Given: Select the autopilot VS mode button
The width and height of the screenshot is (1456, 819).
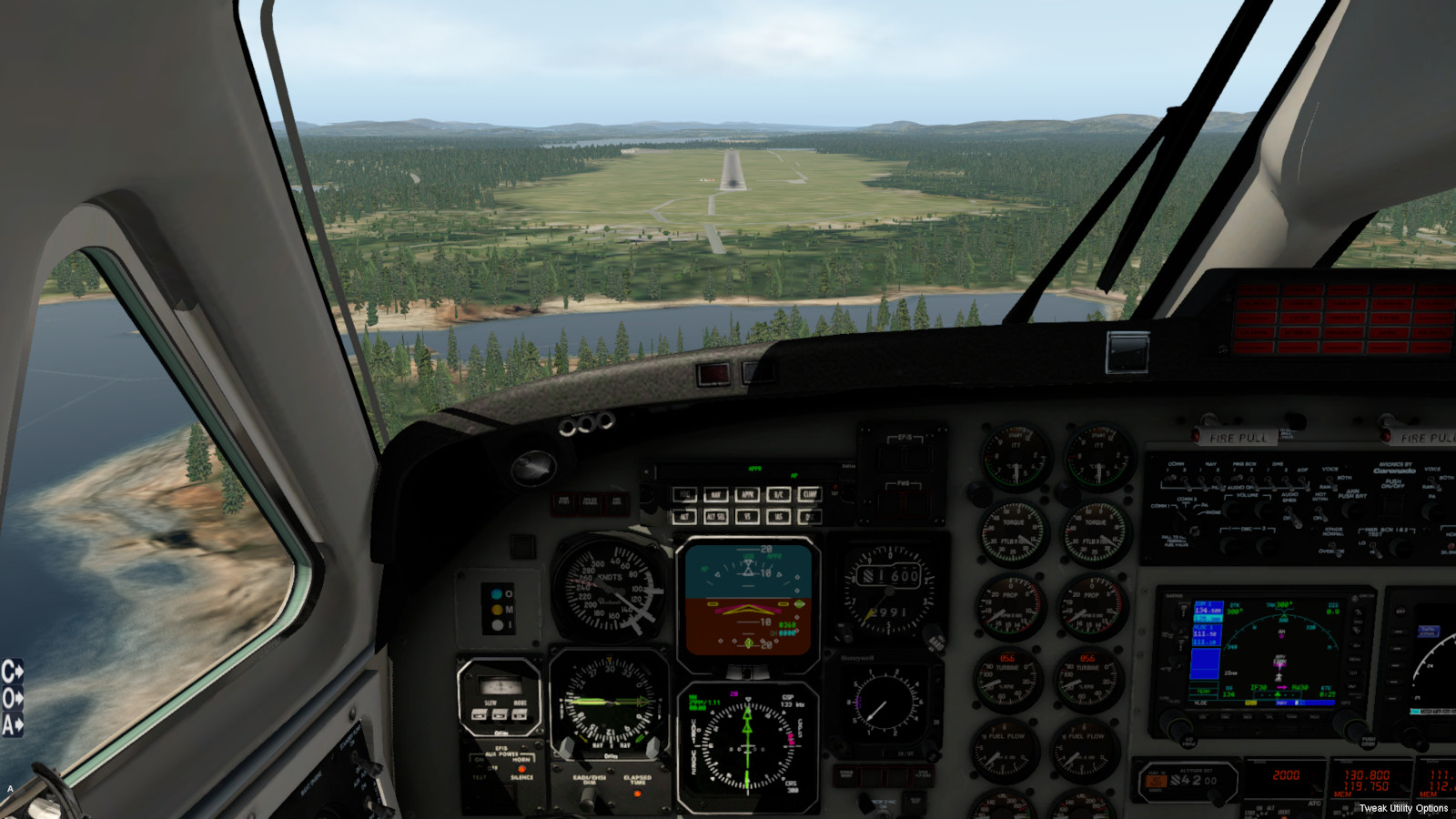Looking at the screenshot, I should click(747, 517).
